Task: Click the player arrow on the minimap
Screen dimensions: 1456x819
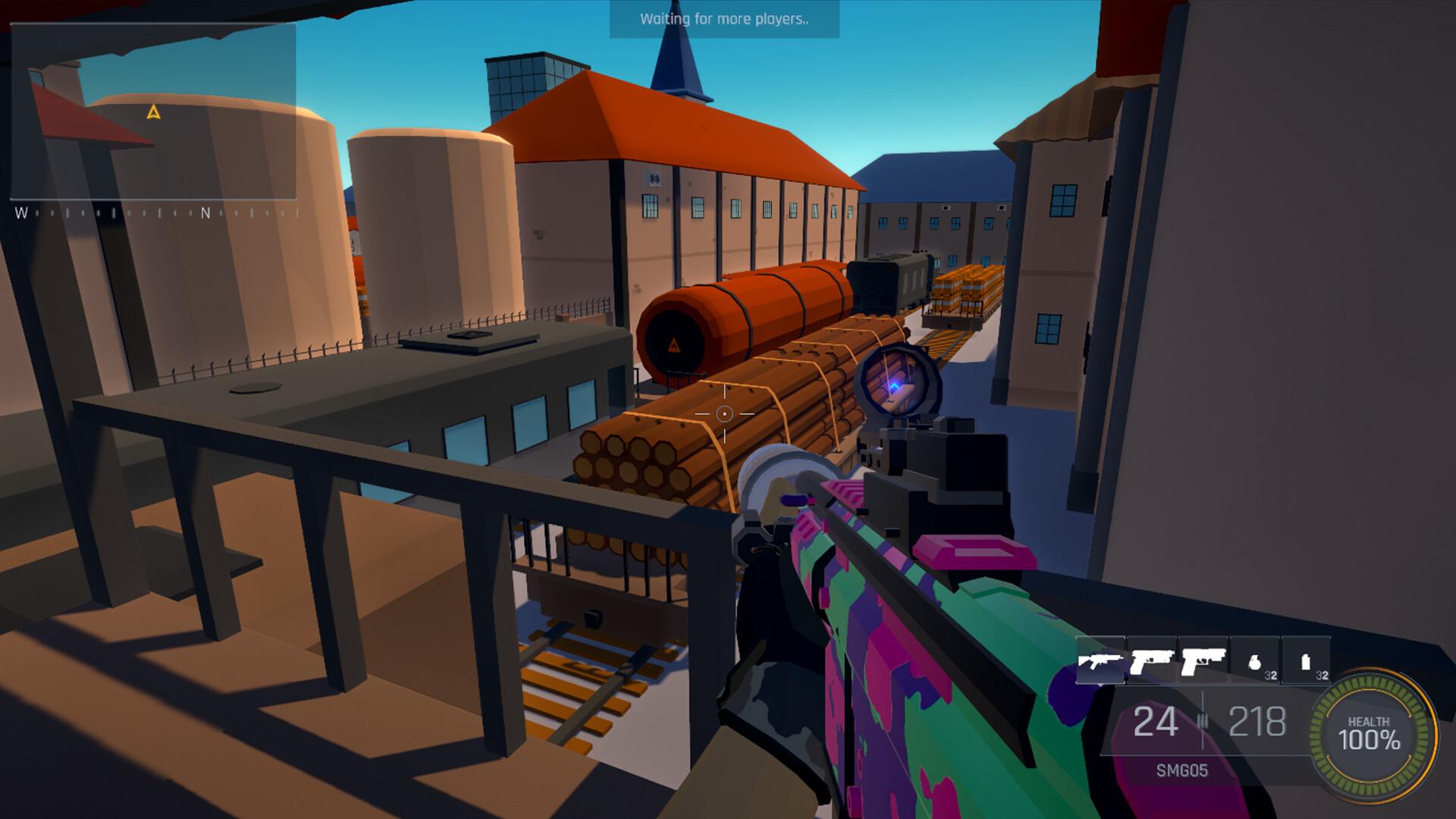Action: point(152,114)
